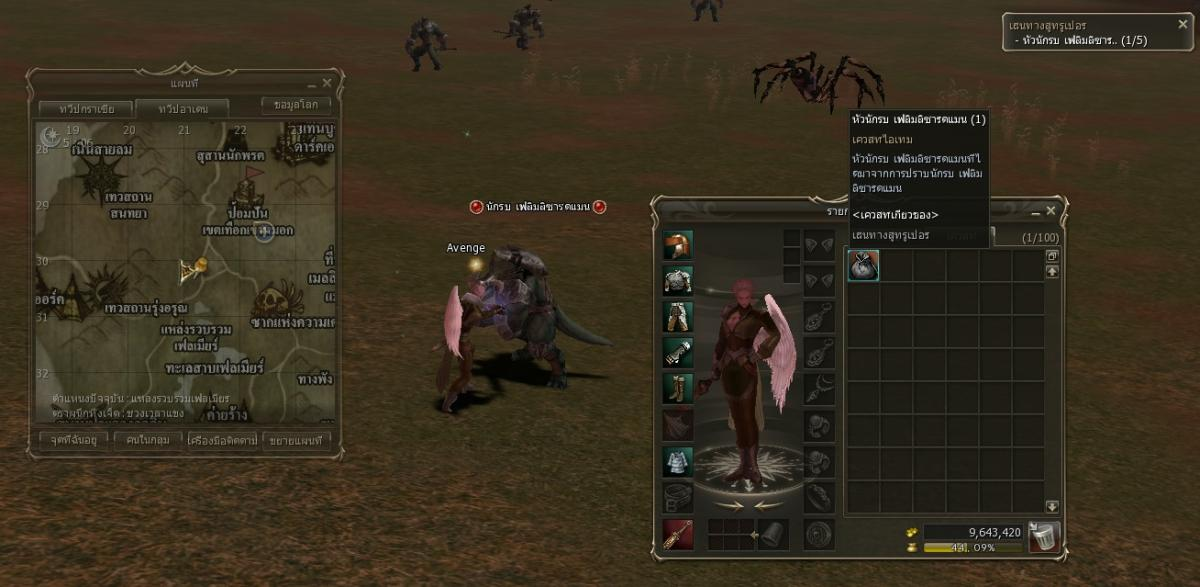The image size is (1200, 587).
Task: Close the inventory window
Action: click(1050, 211)
